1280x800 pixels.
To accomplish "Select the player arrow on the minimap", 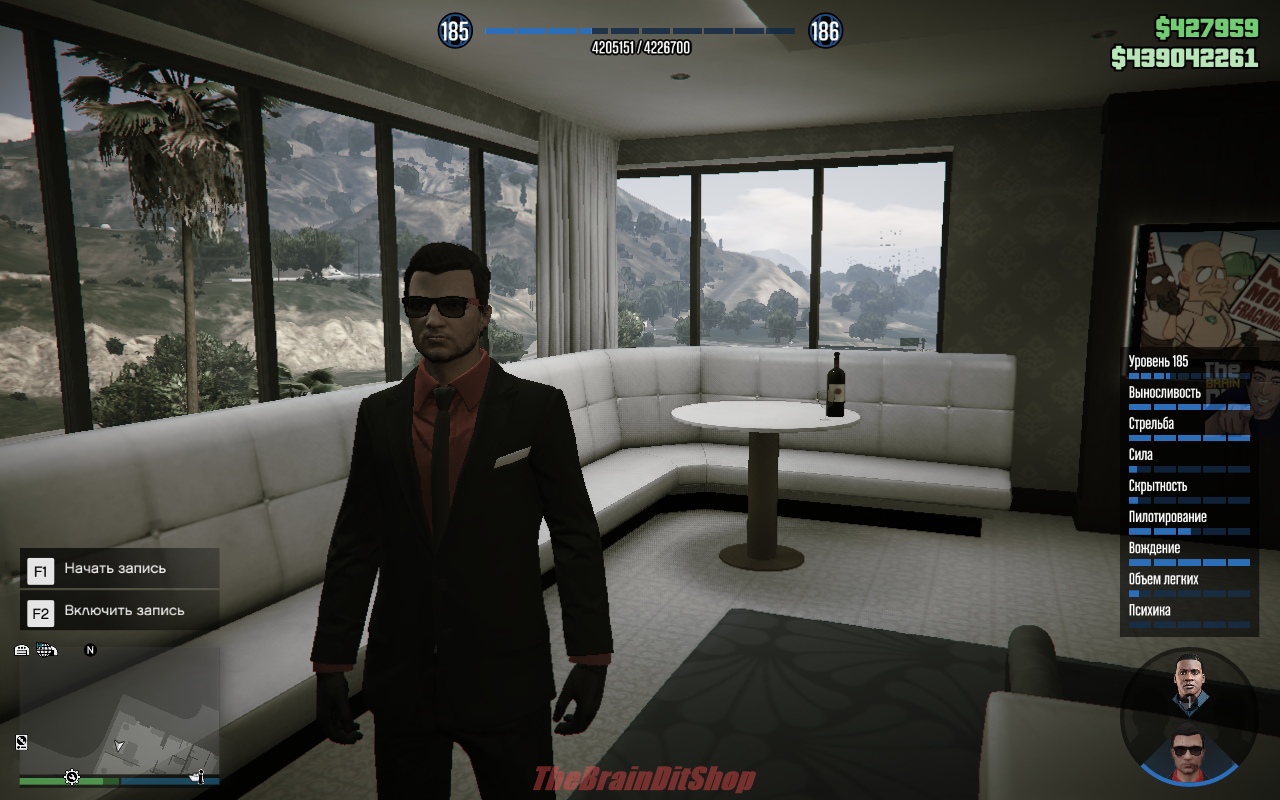I will click(120, 746).
